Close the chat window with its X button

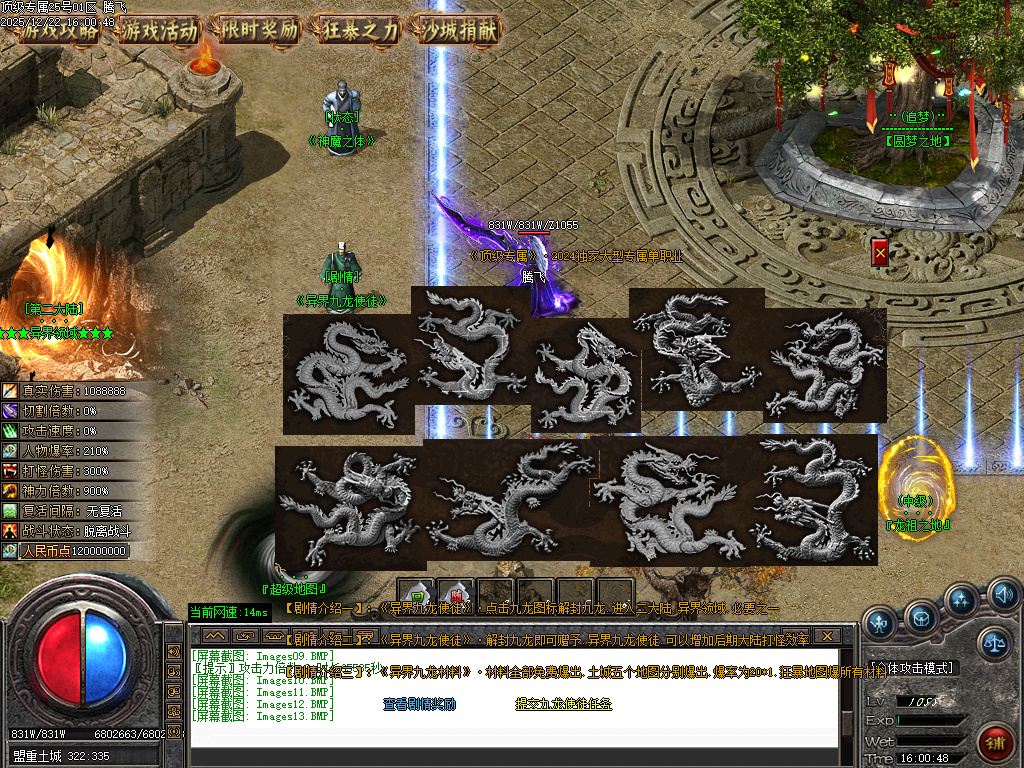[x=826, y=635]
